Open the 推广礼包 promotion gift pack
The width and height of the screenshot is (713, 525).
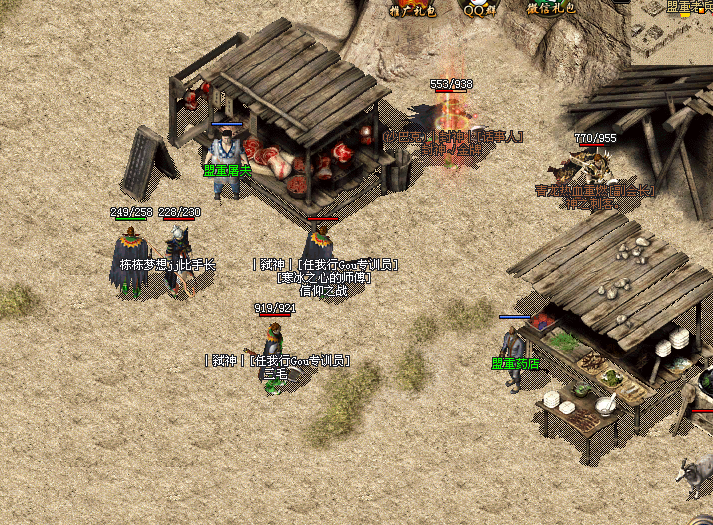pos(410,8)
